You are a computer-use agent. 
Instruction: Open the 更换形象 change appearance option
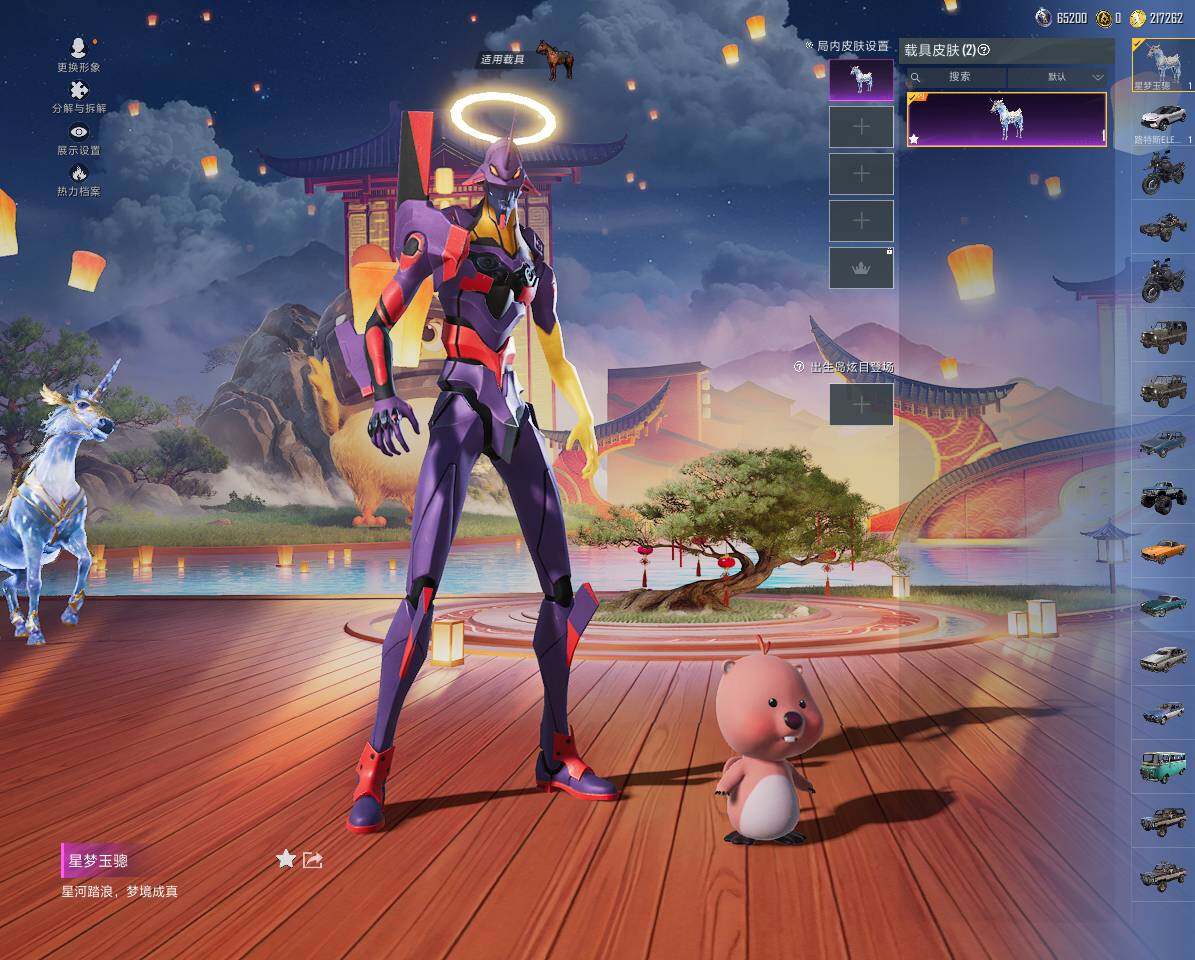[x=79, y=49]
